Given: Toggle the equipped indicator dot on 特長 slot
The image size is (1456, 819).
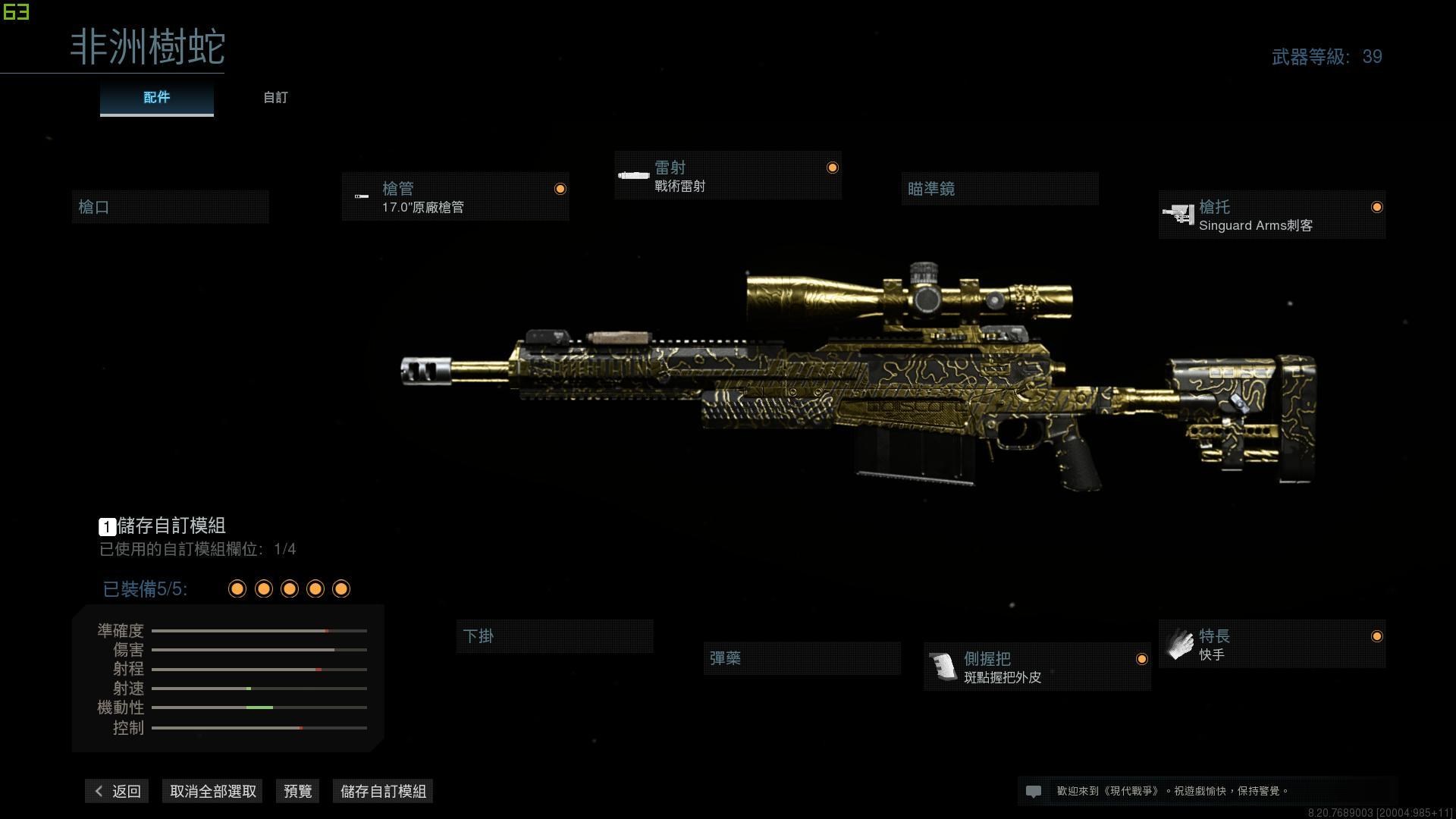Looking at the screenshot, I should (x=1377, y=637).
